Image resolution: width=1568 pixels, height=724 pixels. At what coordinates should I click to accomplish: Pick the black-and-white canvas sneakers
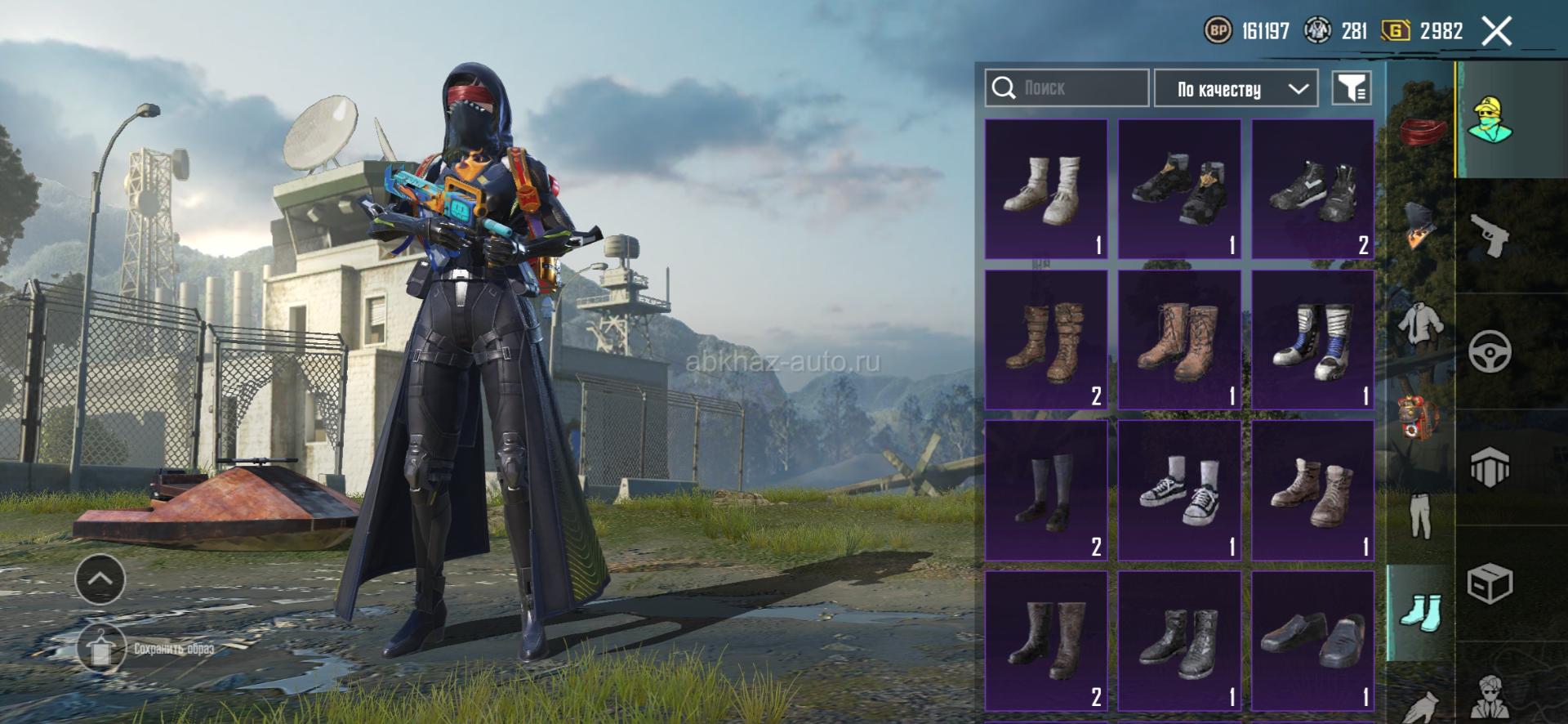click(x=1178, y=490)
